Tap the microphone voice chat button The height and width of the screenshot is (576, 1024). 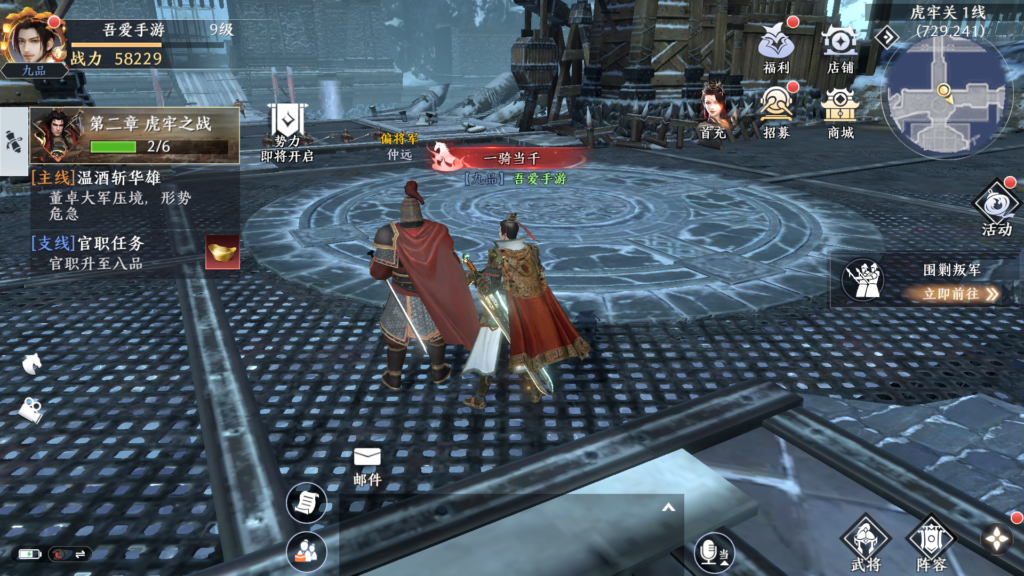[715, 551]
